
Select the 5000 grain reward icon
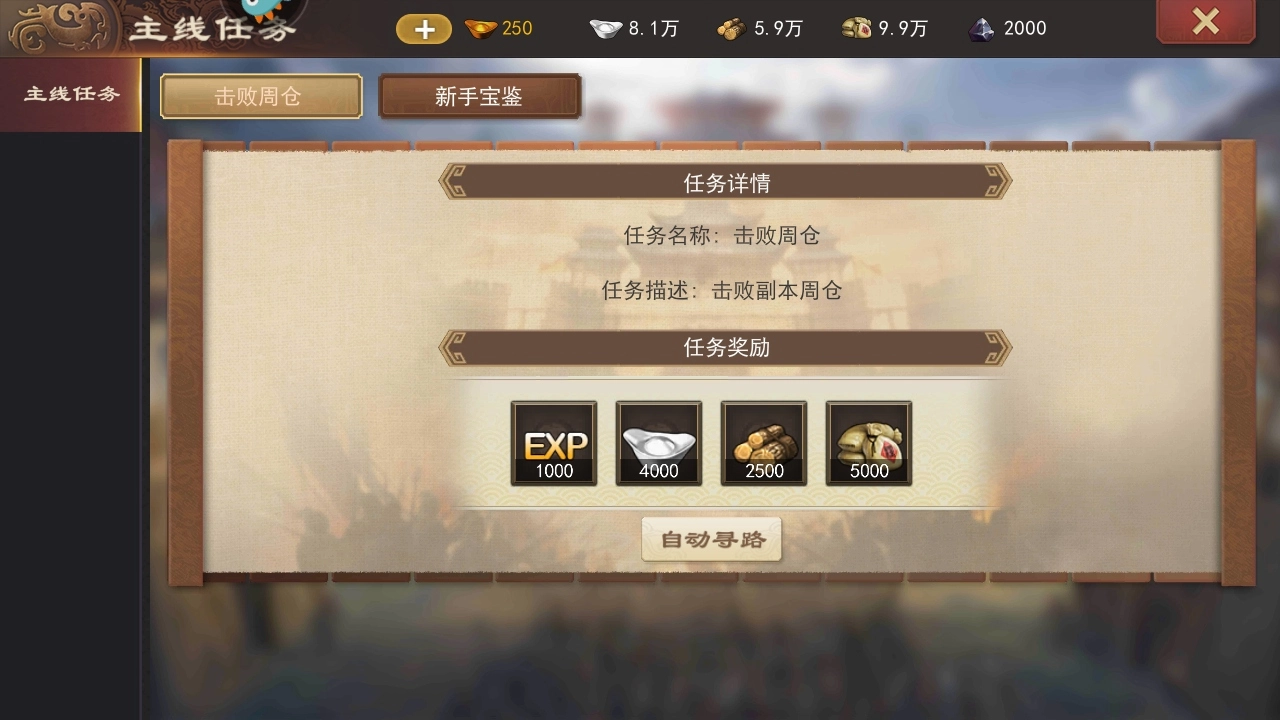pyautogui.click(x=868, y=443)
